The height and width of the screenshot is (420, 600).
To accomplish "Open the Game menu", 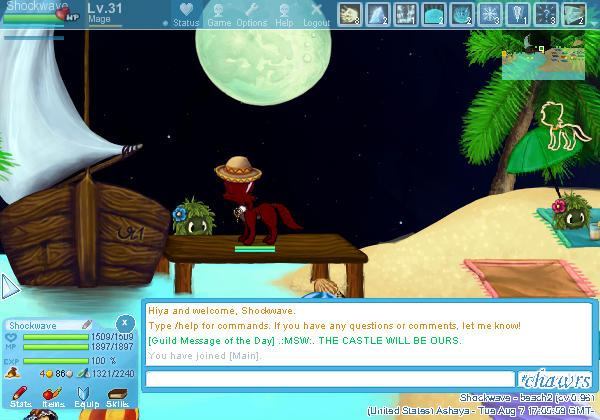I will [x=219, y=13].
